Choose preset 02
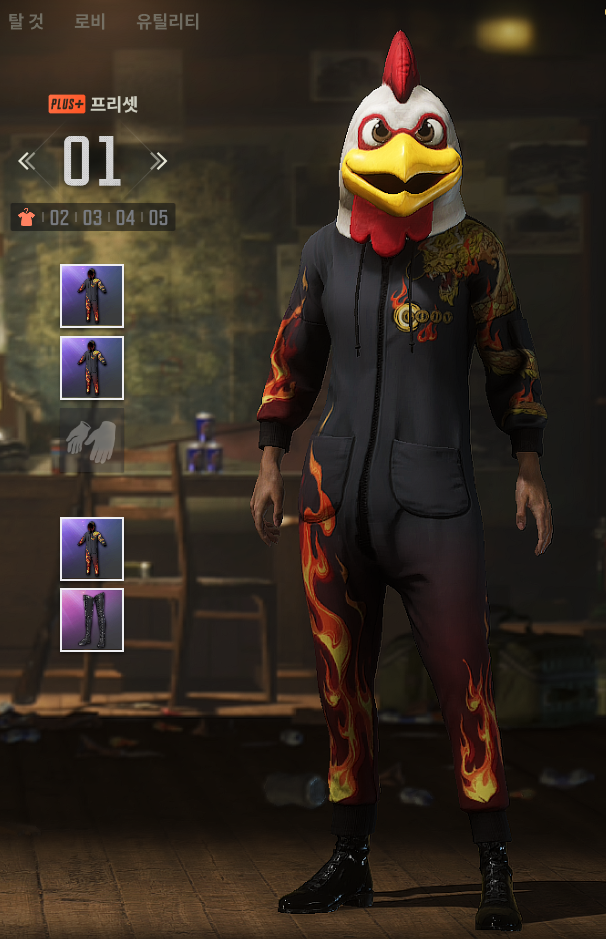Image resolution: width=606 pixels, height=939 pixels. click(60, 217)
